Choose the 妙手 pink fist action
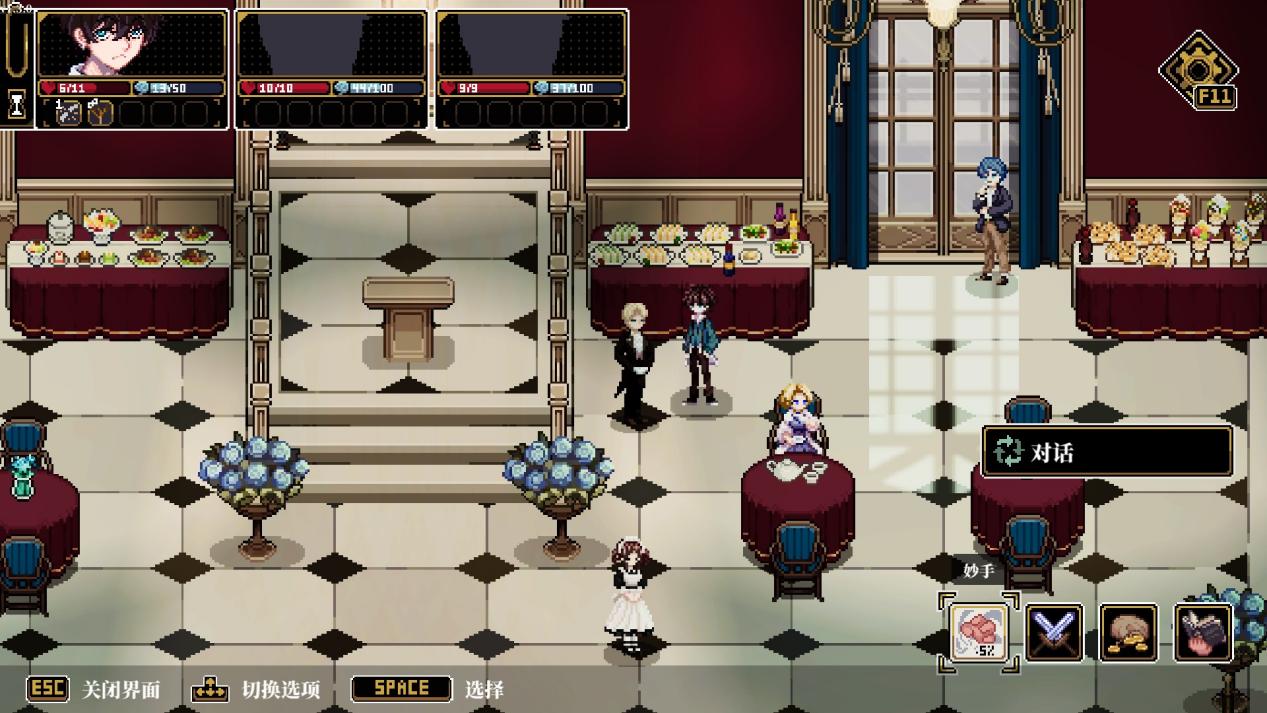The width and height of the screenshot is (1267, 713). tap(978, 632)
